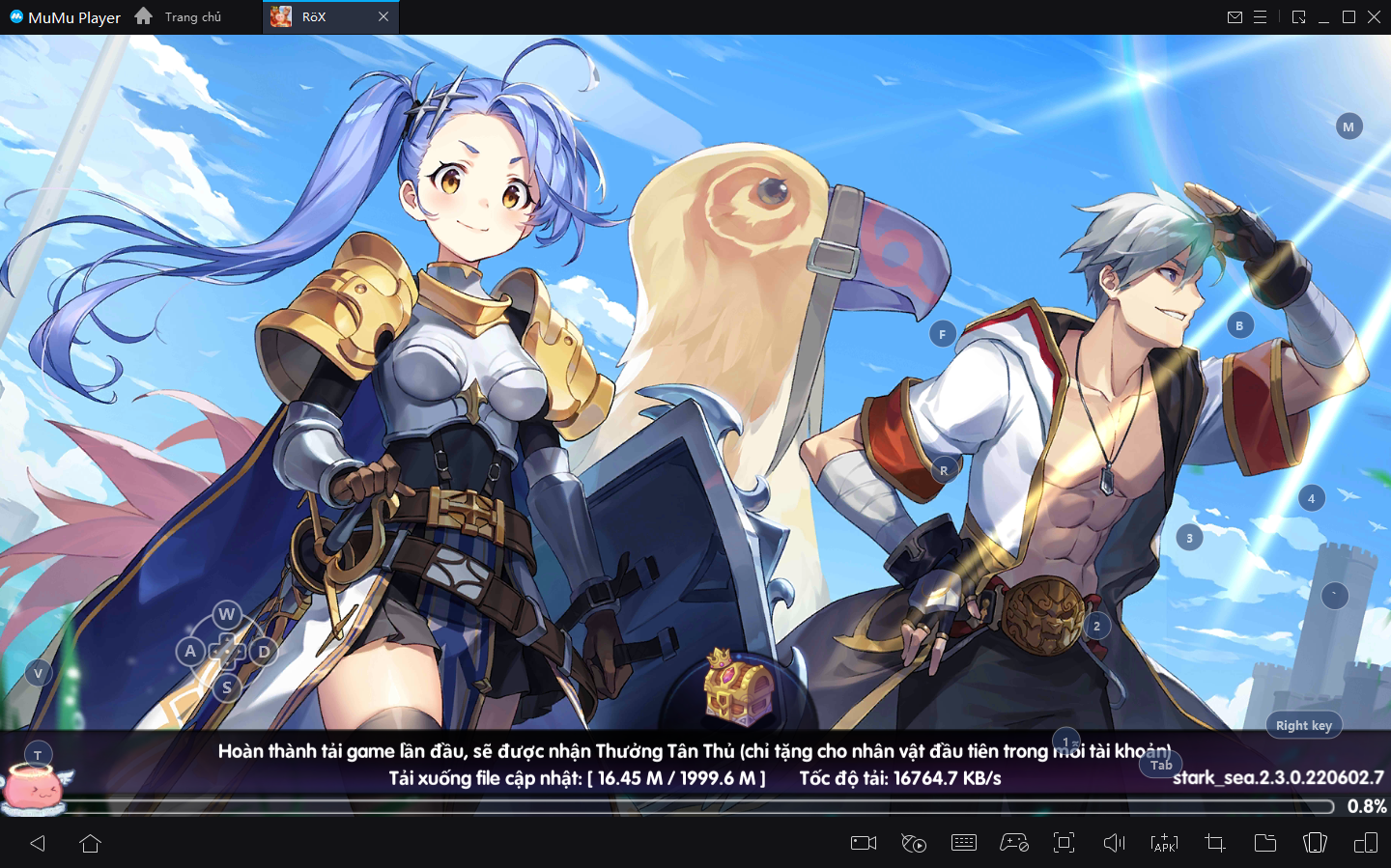Screen dimensions: 1391x868
Task: Close the RöX emulator tab
Action: click(383, 17)
